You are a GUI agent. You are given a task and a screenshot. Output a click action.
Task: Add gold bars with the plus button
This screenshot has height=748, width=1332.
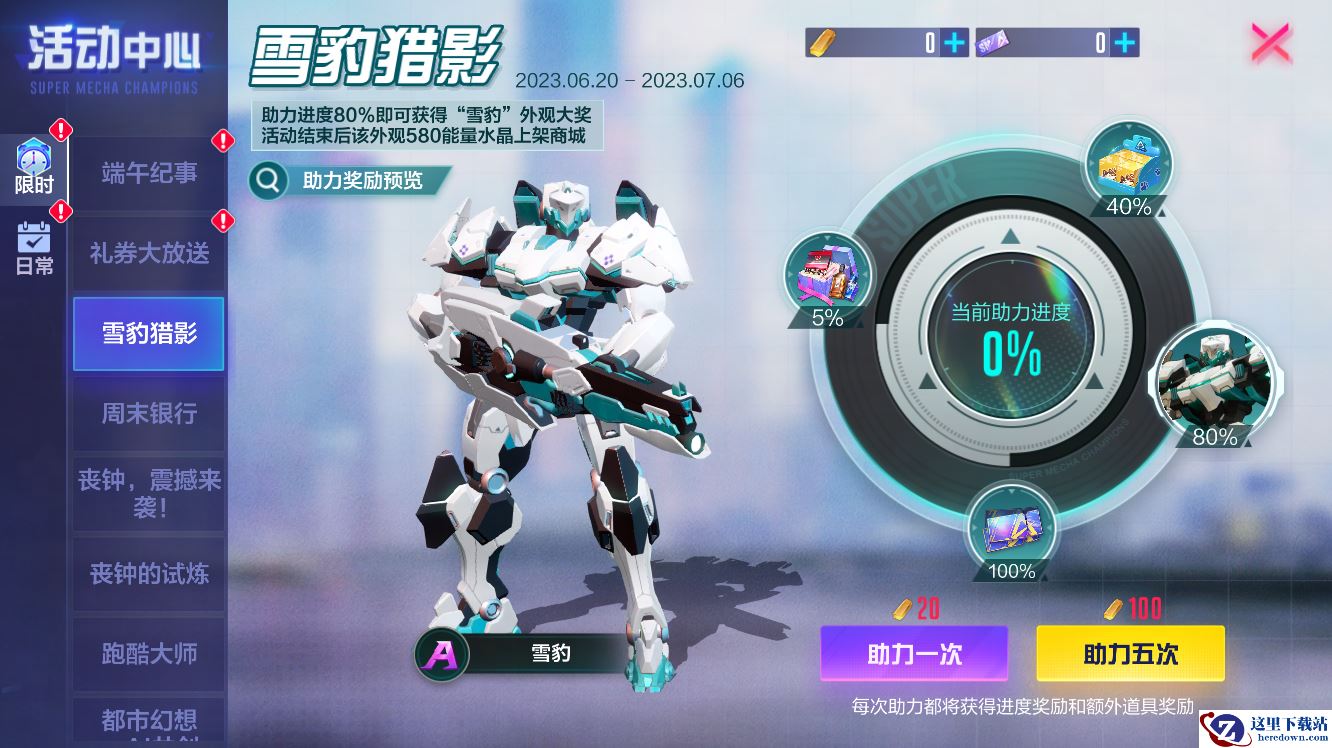click(x=955, y=43)
